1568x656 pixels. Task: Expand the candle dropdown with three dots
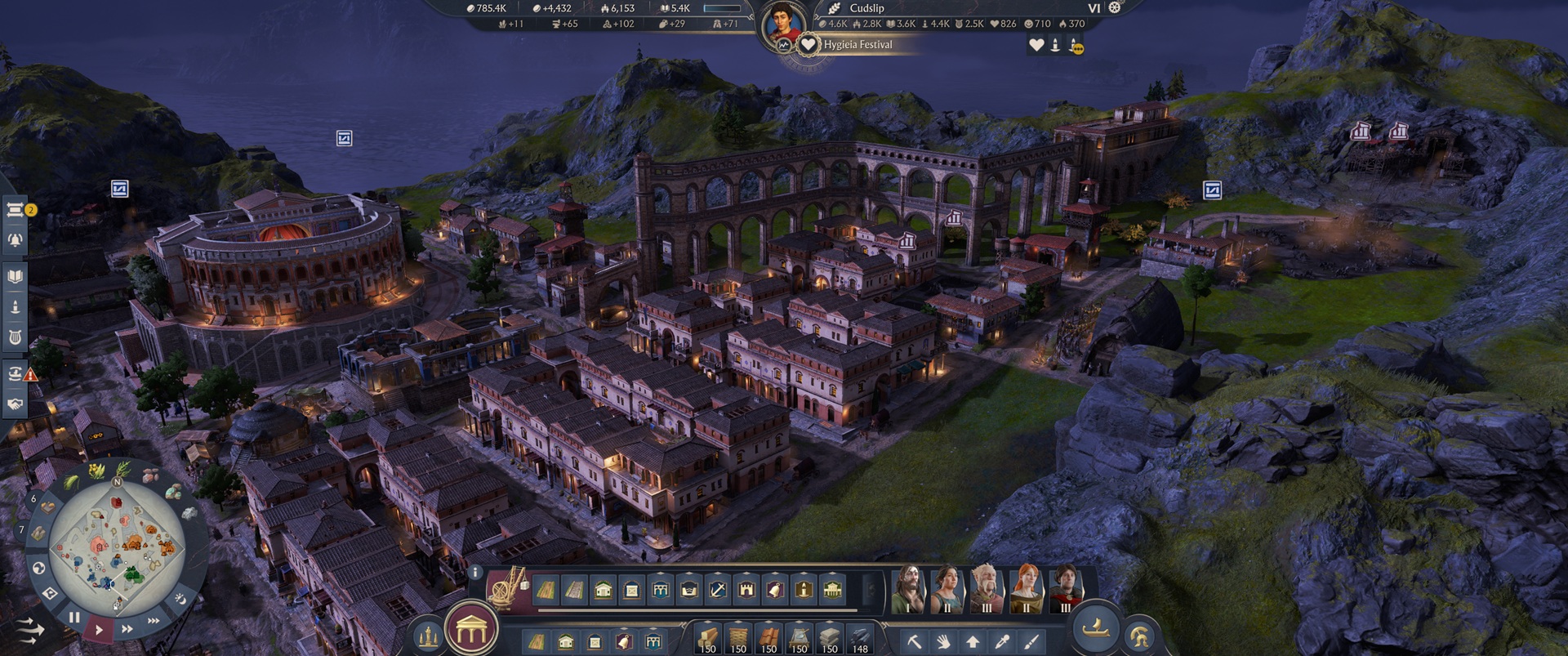[x=1078, y=49]
